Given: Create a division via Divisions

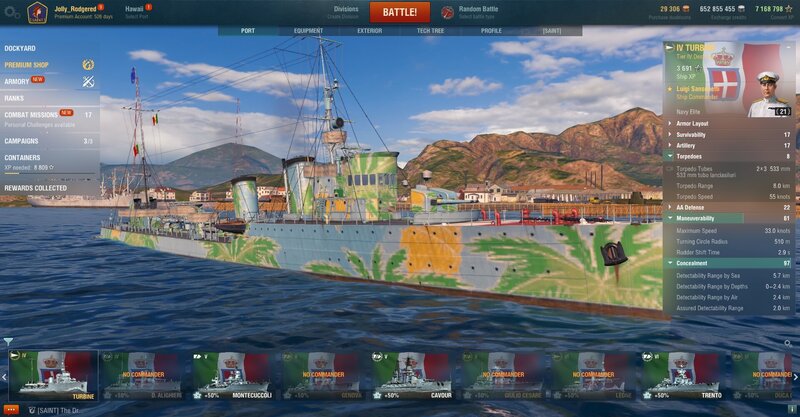Looking at the screenshot, I should (346, 12).
